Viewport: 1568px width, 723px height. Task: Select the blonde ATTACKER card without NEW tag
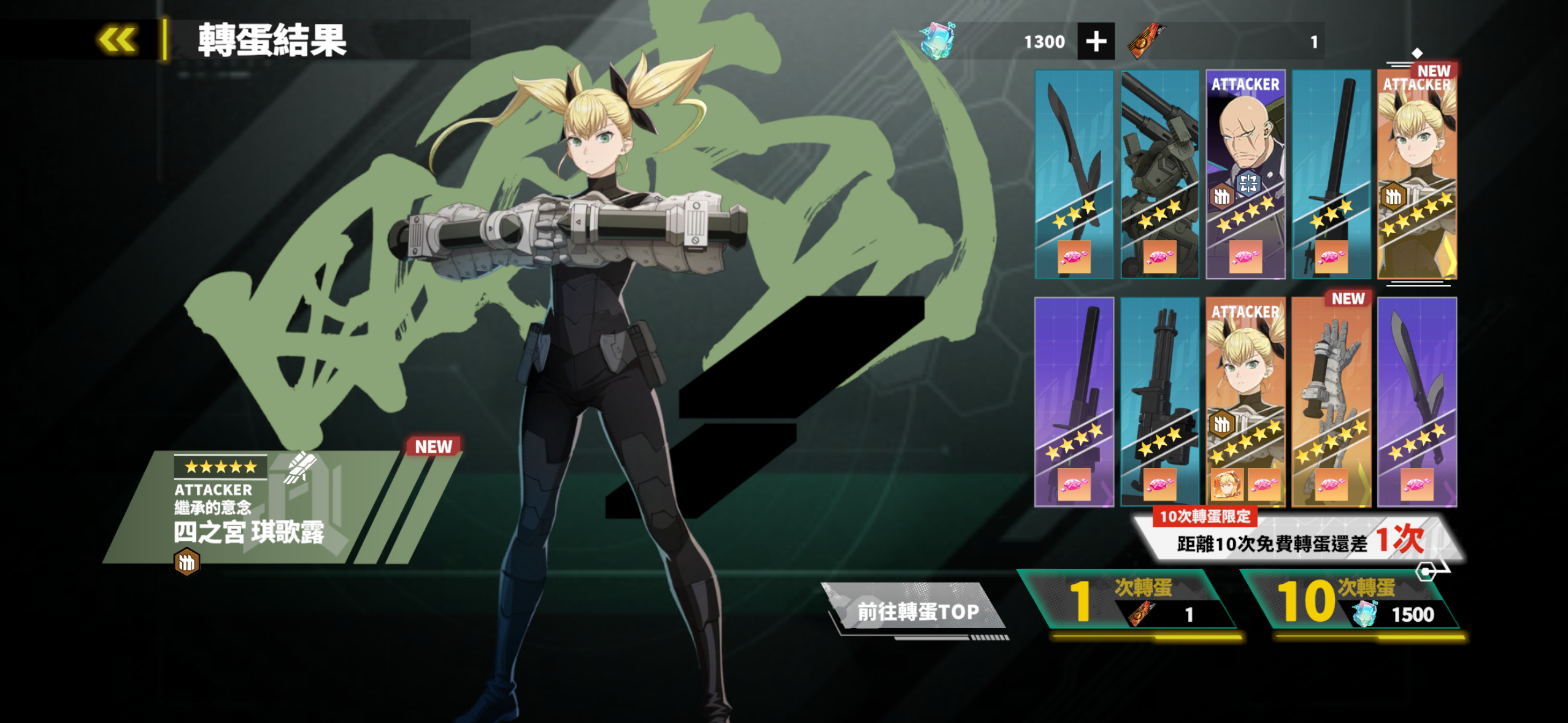[x=1245, y=402]
